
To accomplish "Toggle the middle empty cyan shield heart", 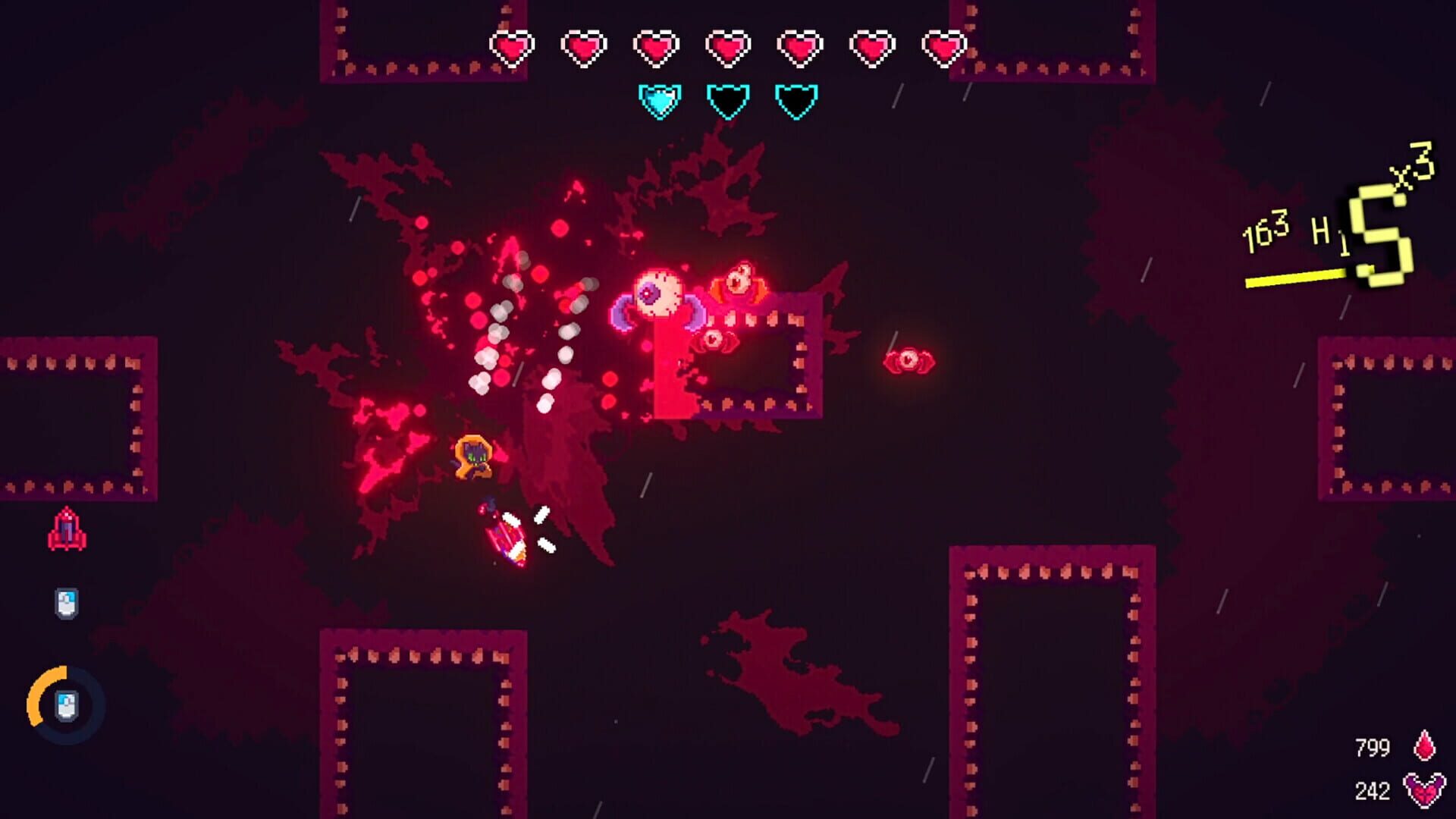I will (726, 100).
